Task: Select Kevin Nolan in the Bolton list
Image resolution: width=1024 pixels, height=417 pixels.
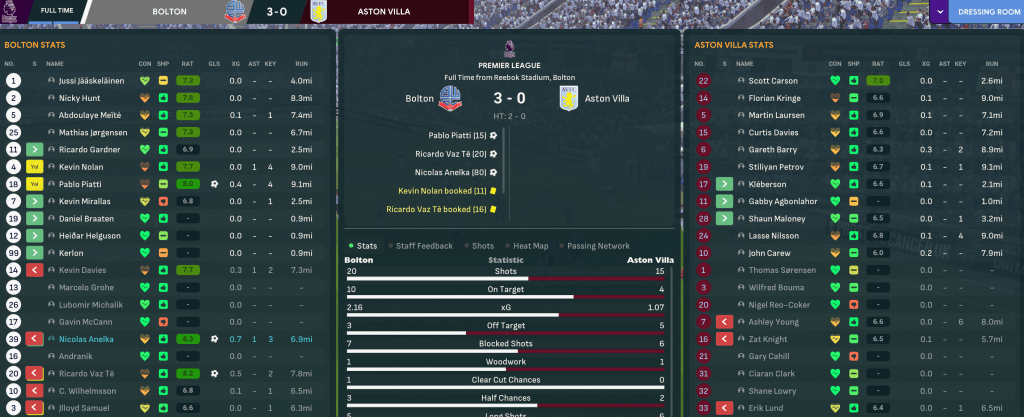Action: (x=82, y=167)
